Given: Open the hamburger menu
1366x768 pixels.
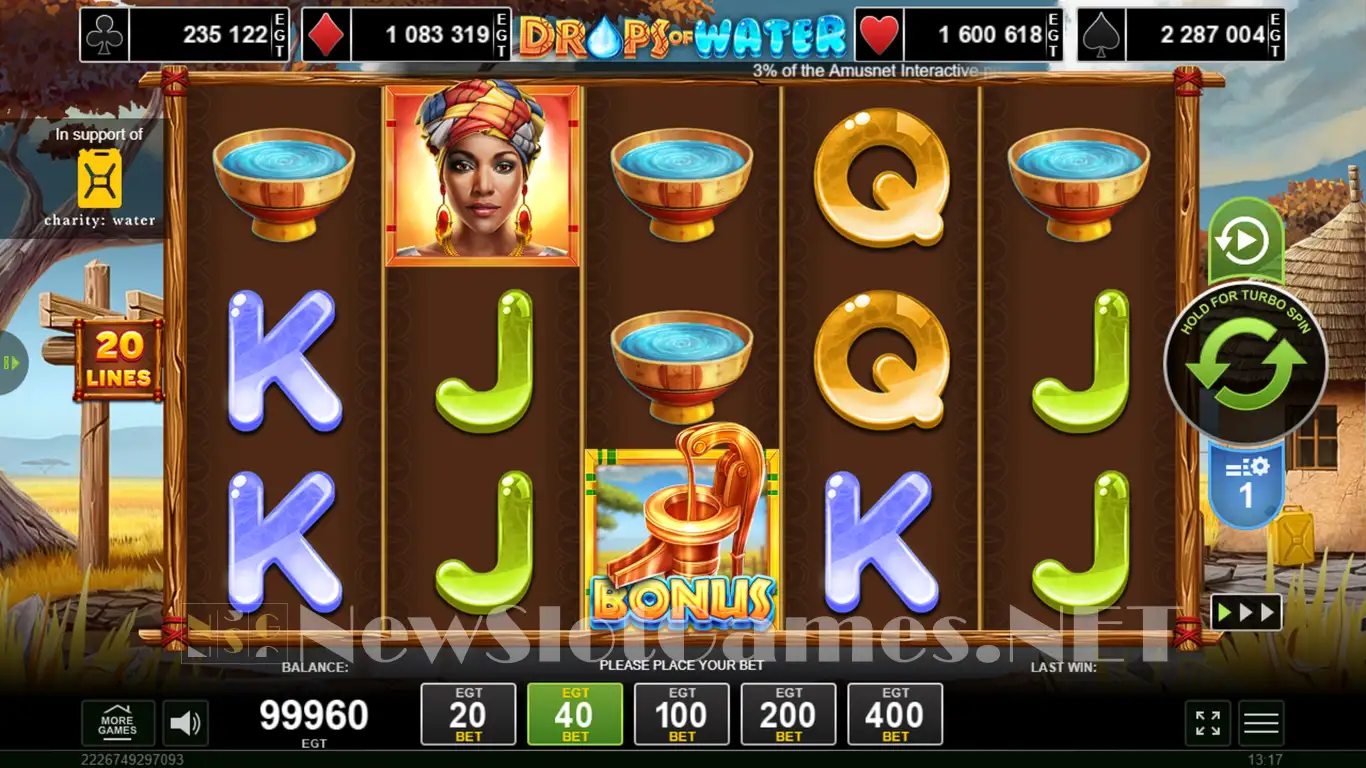Looking at the screenshot, I should pos(1261,723).
